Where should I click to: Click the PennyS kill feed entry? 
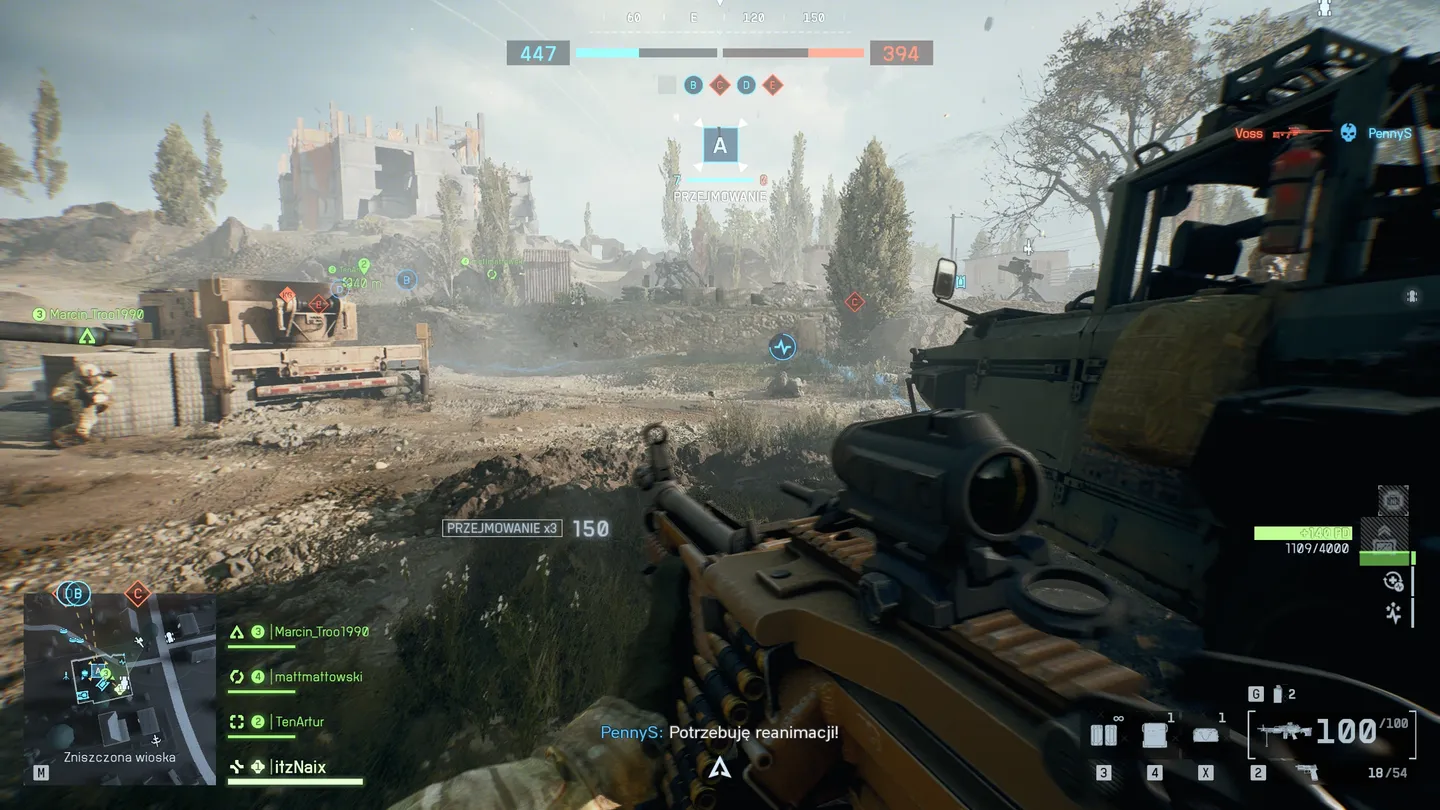pyautogui.click(x=1390, y=133)
